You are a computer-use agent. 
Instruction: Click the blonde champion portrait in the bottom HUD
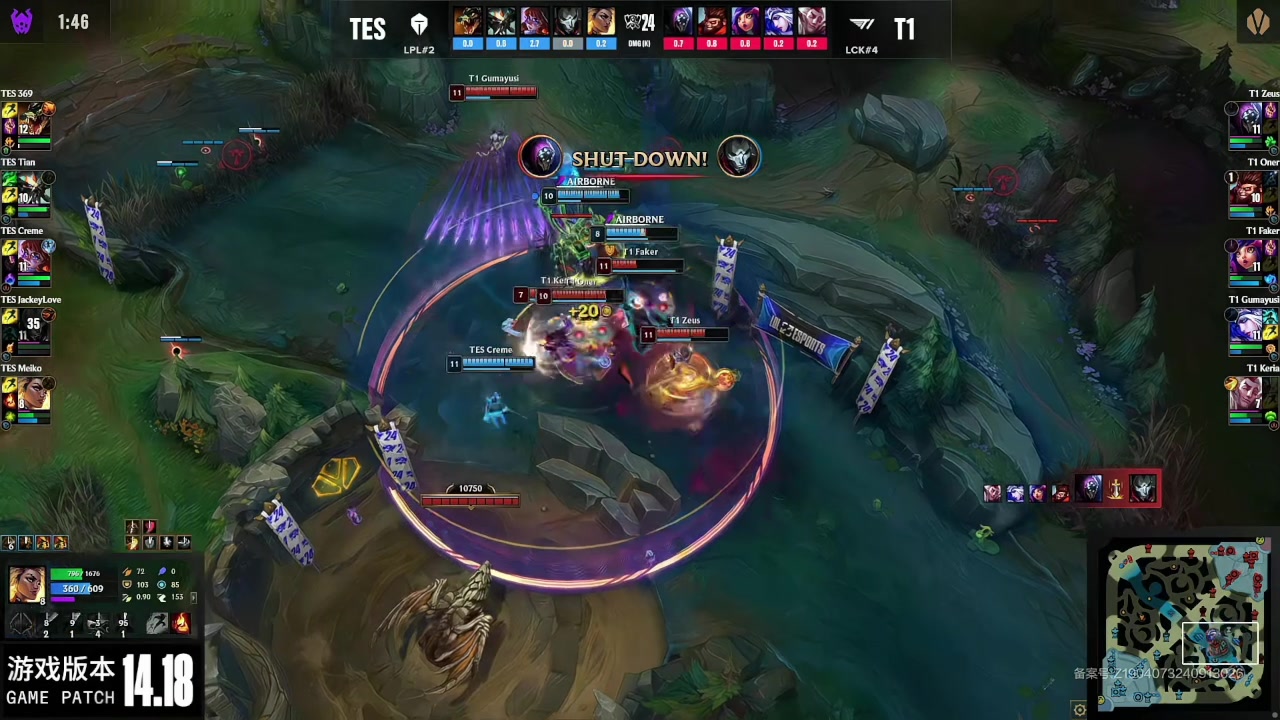pyautogui.click(x=27, y=585)
